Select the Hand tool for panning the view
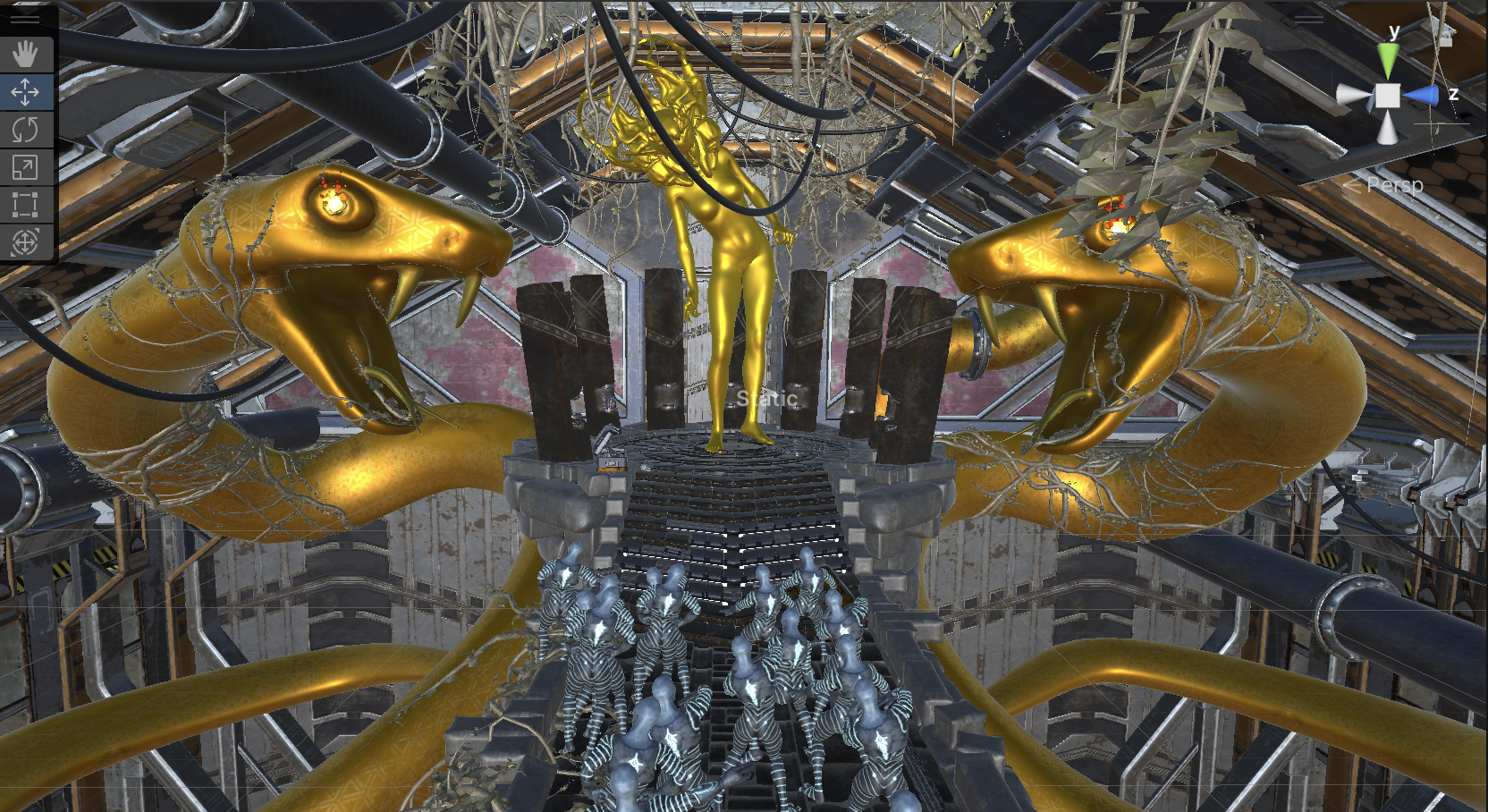Viewport: 1488px width, 812px height. (25, 54)
